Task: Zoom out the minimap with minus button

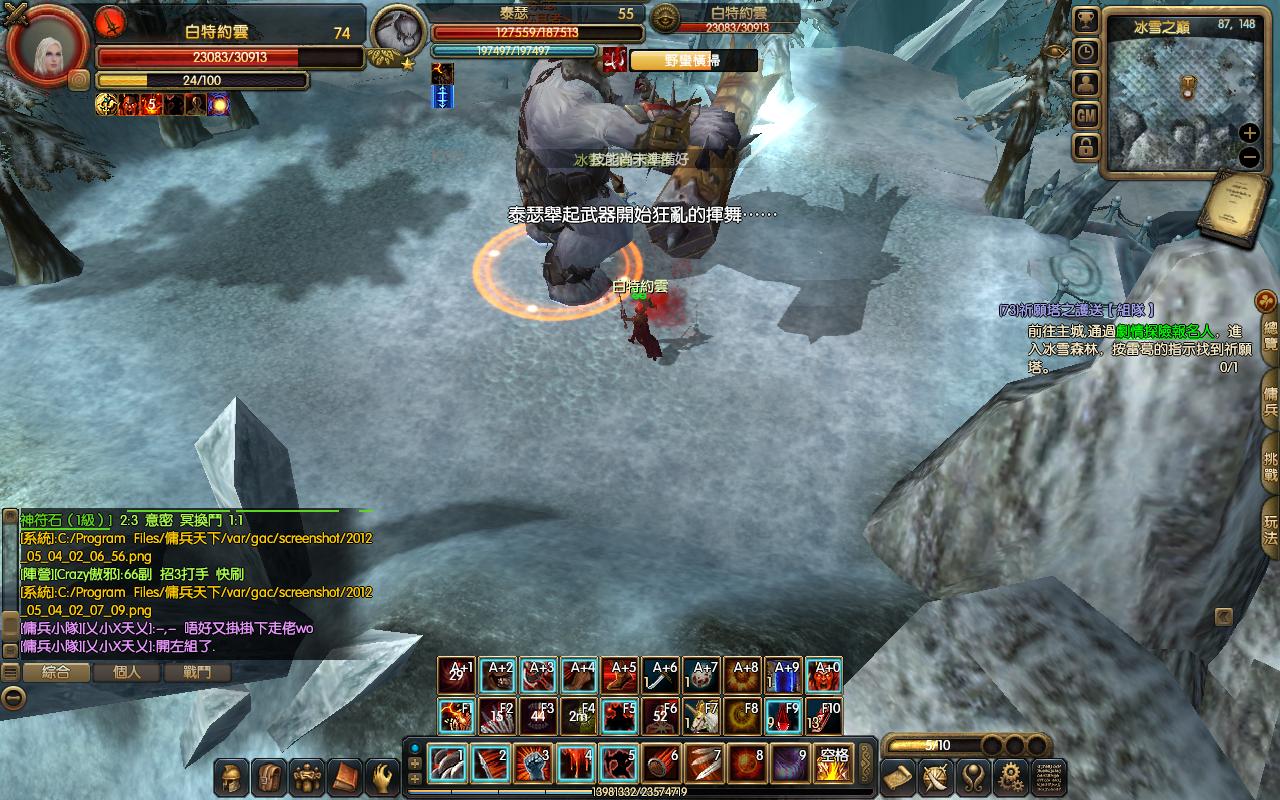Action: point(1249,157)
